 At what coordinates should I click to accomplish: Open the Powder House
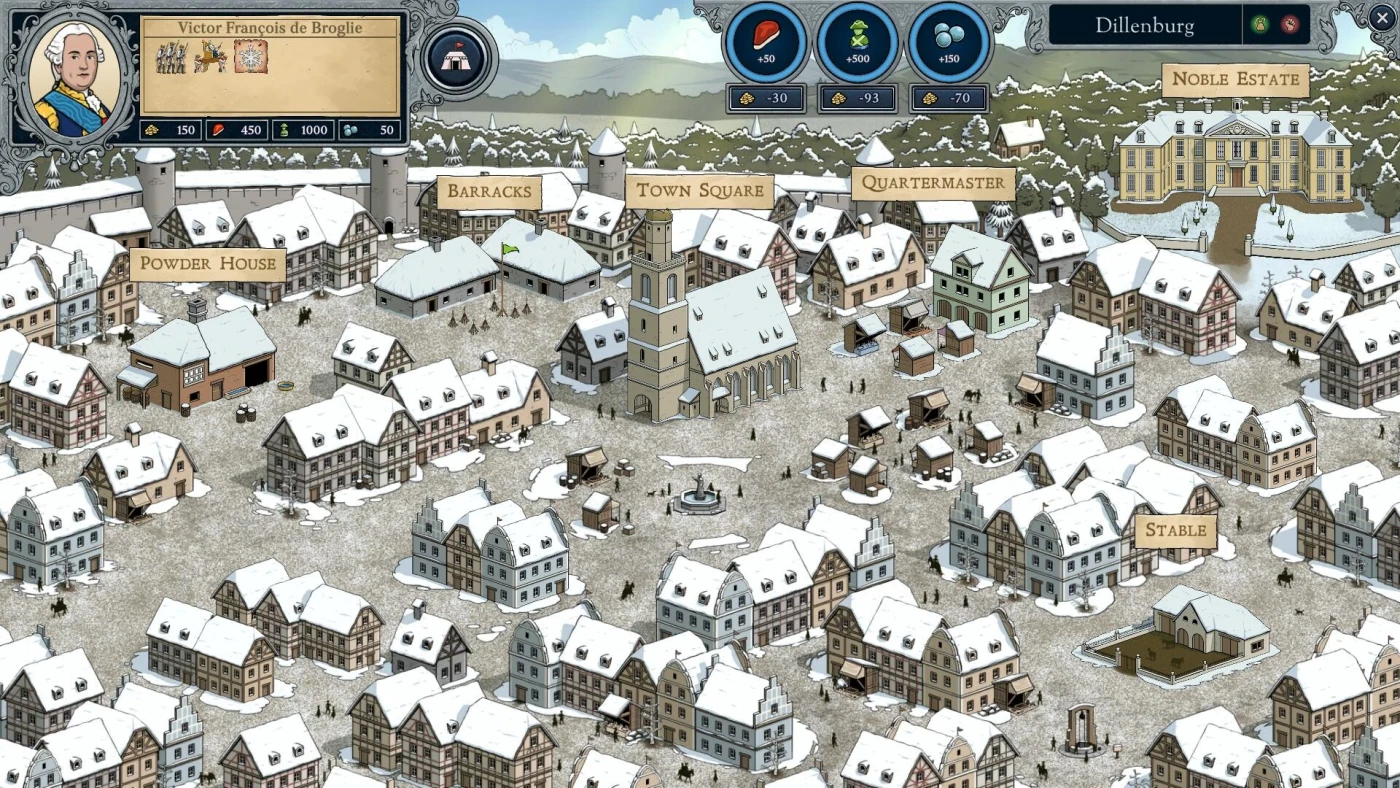(x=207, y=264)
